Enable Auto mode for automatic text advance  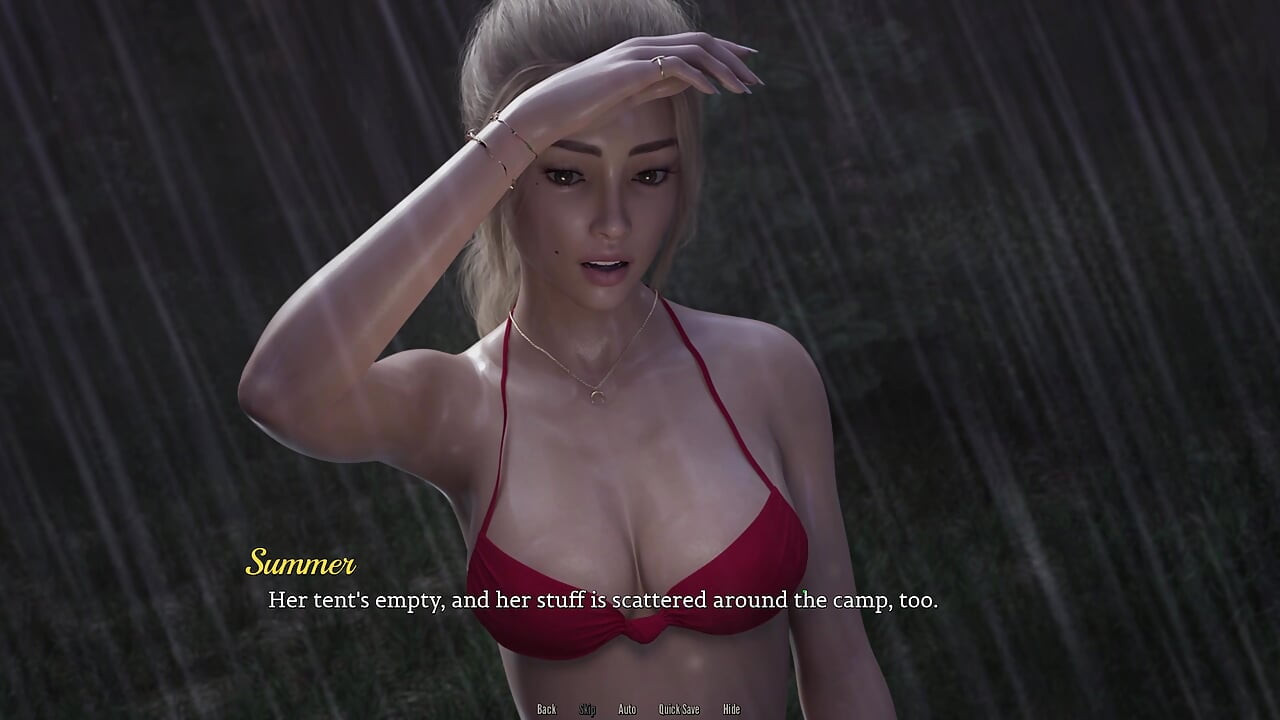627,709
